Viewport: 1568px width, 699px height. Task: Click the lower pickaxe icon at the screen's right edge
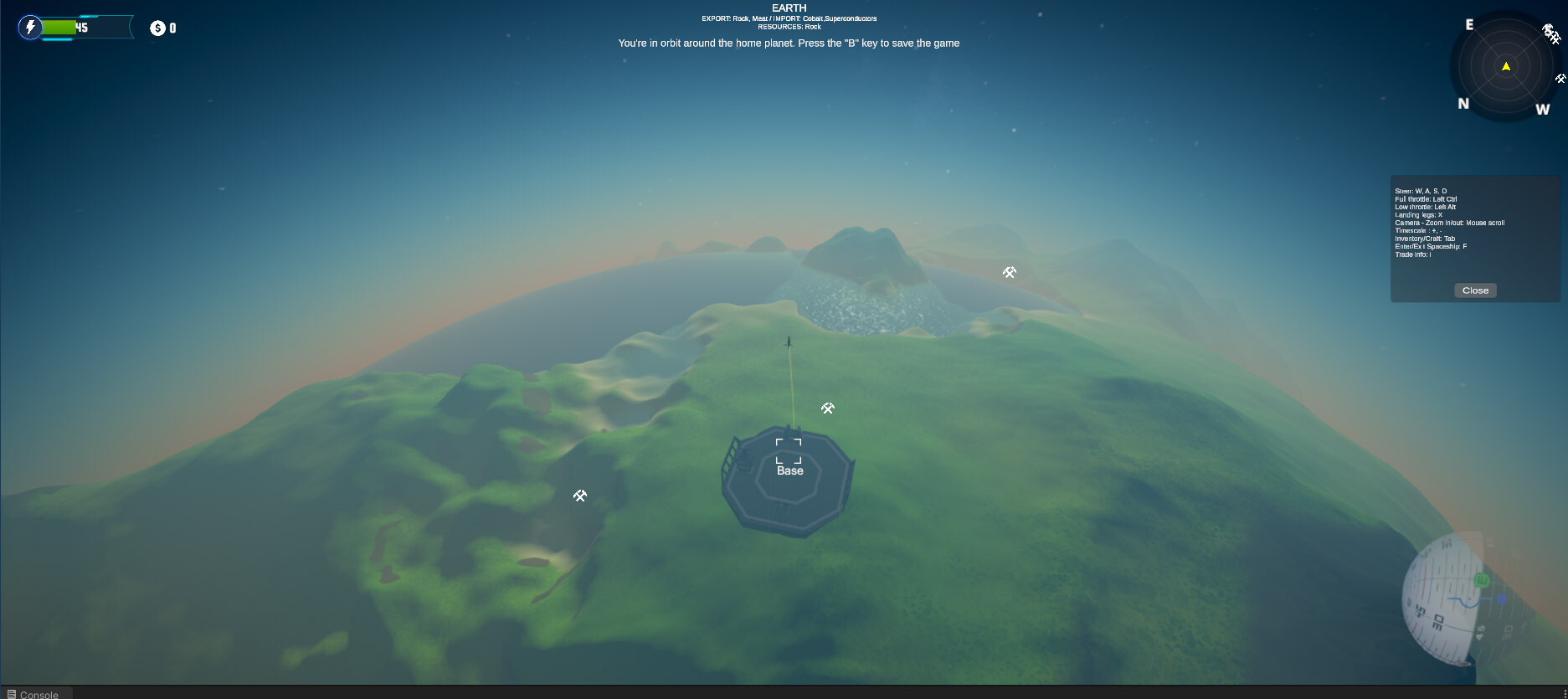[1560, 80]
